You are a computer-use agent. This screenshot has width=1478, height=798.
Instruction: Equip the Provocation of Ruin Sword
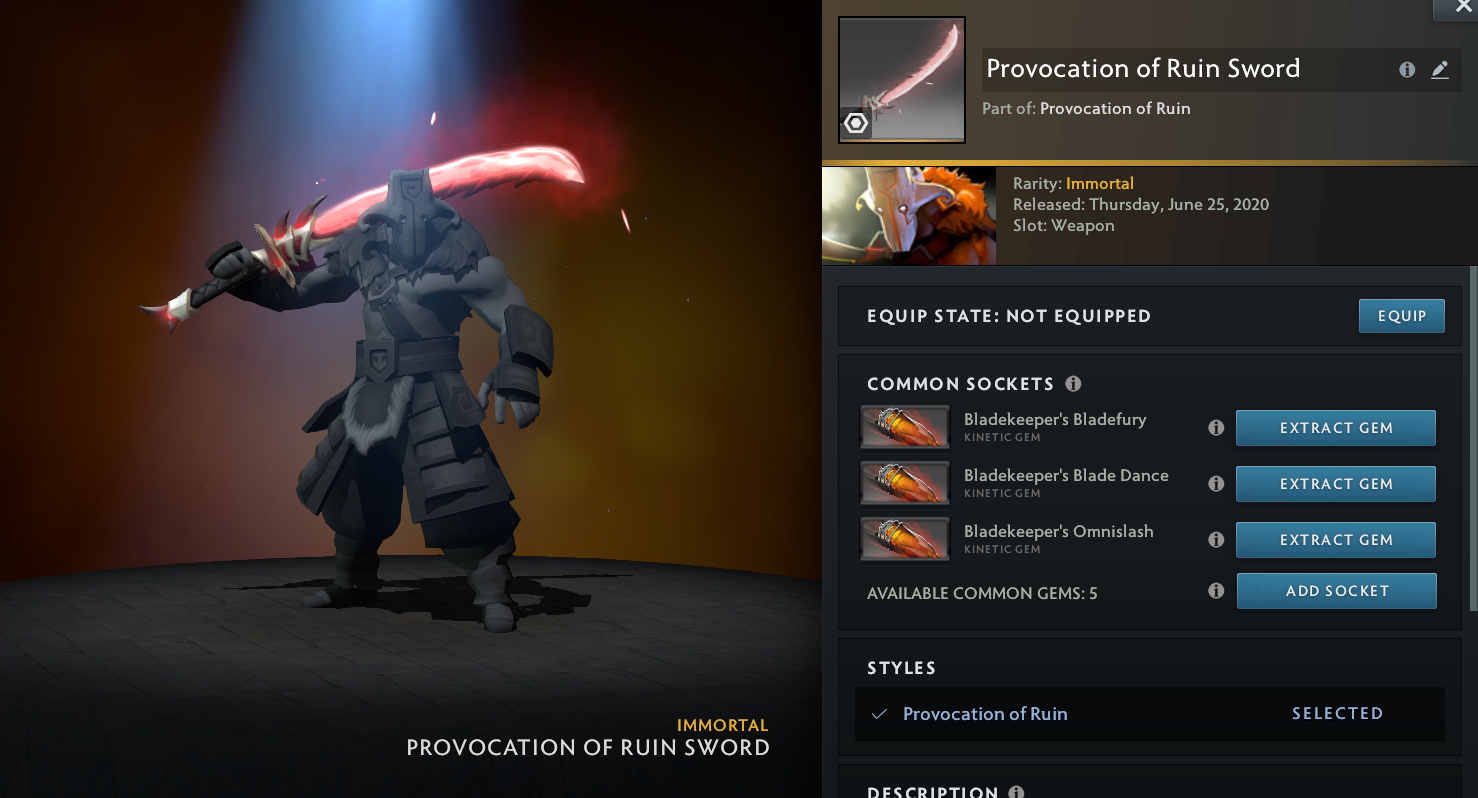tap(1401, 316)
